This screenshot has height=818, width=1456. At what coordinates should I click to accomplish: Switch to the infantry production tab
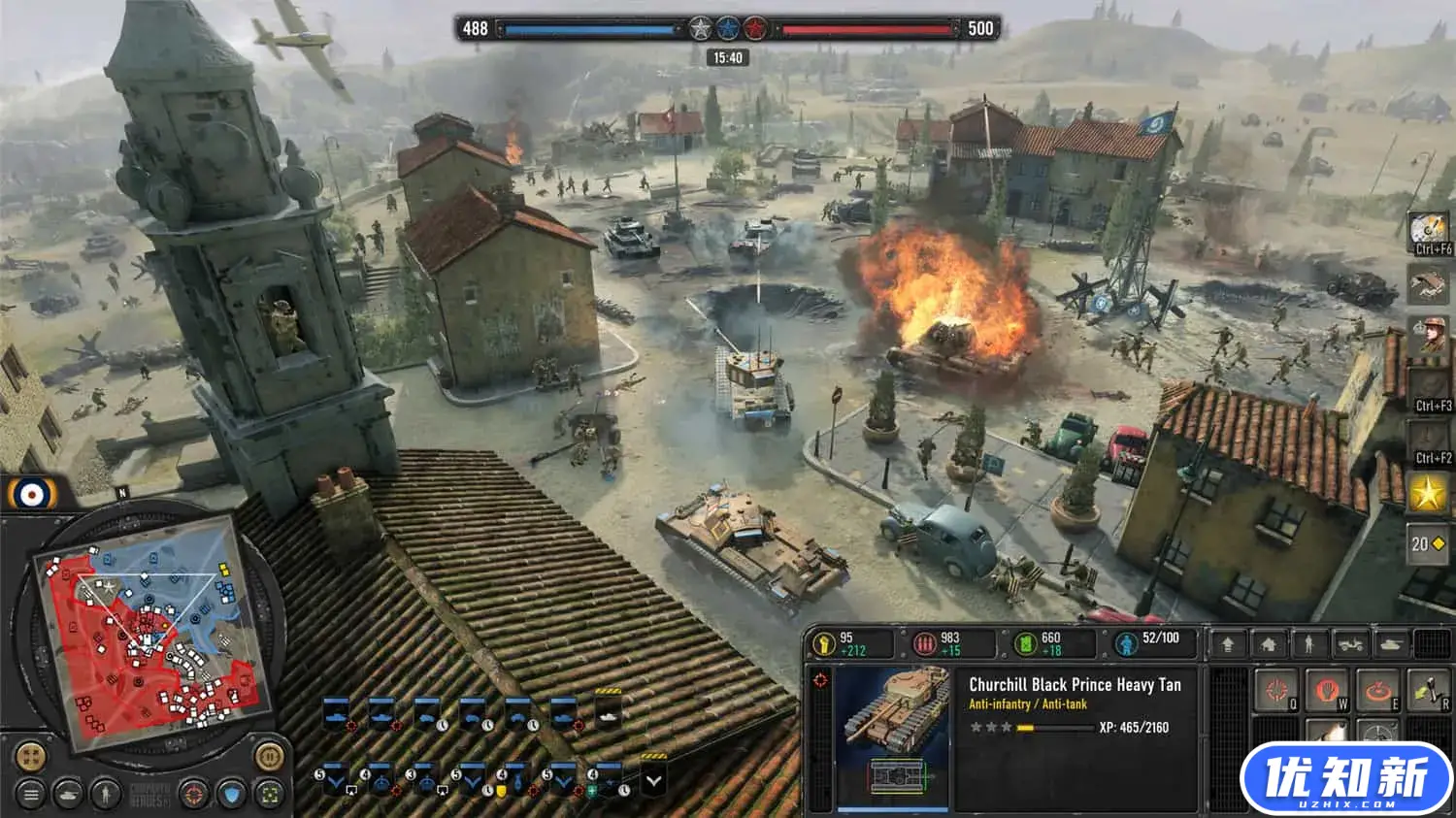(1309, 643)
